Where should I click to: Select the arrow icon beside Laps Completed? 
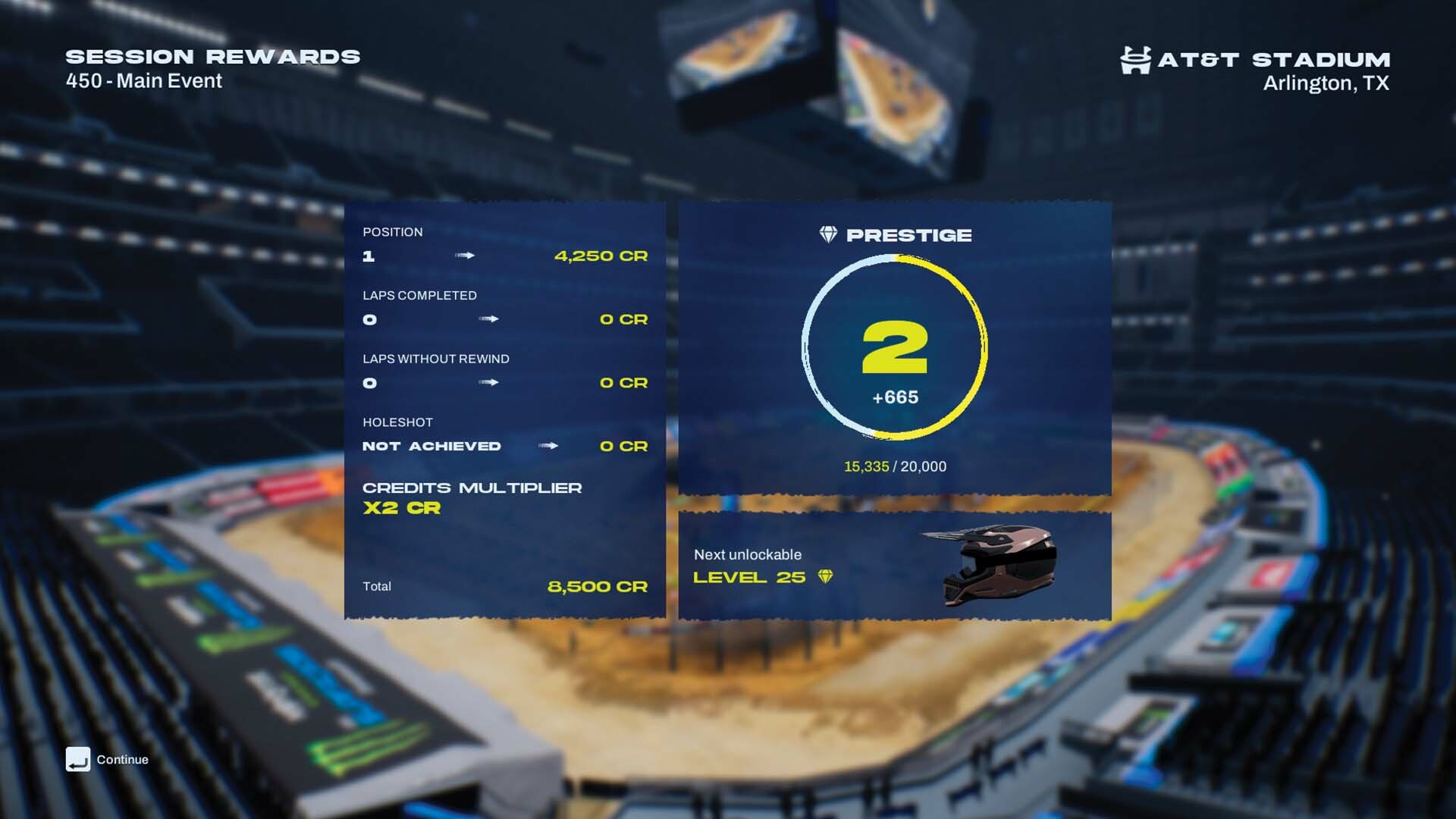tap(489, 319)
